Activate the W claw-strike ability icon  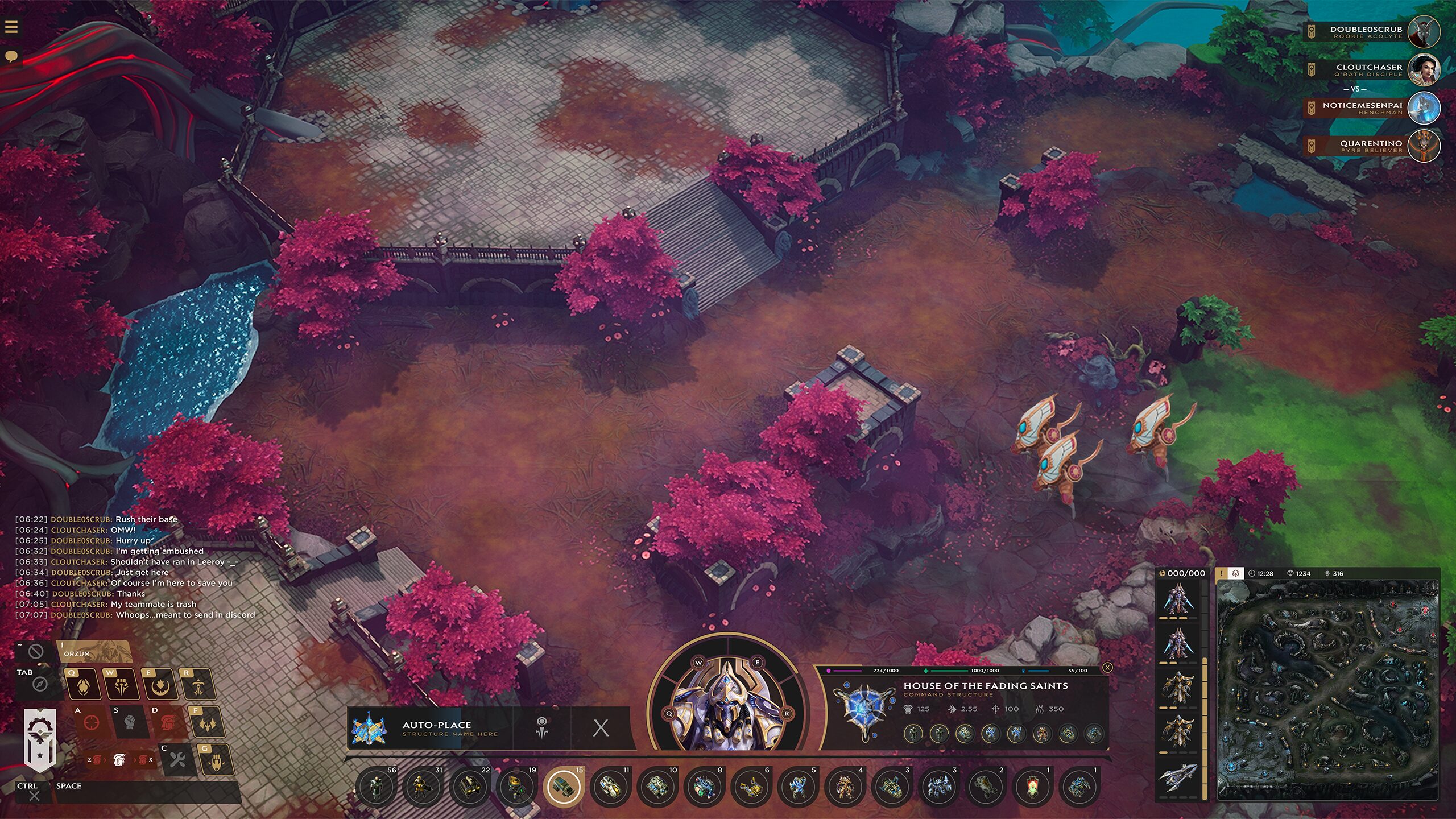tap(122, 684)
